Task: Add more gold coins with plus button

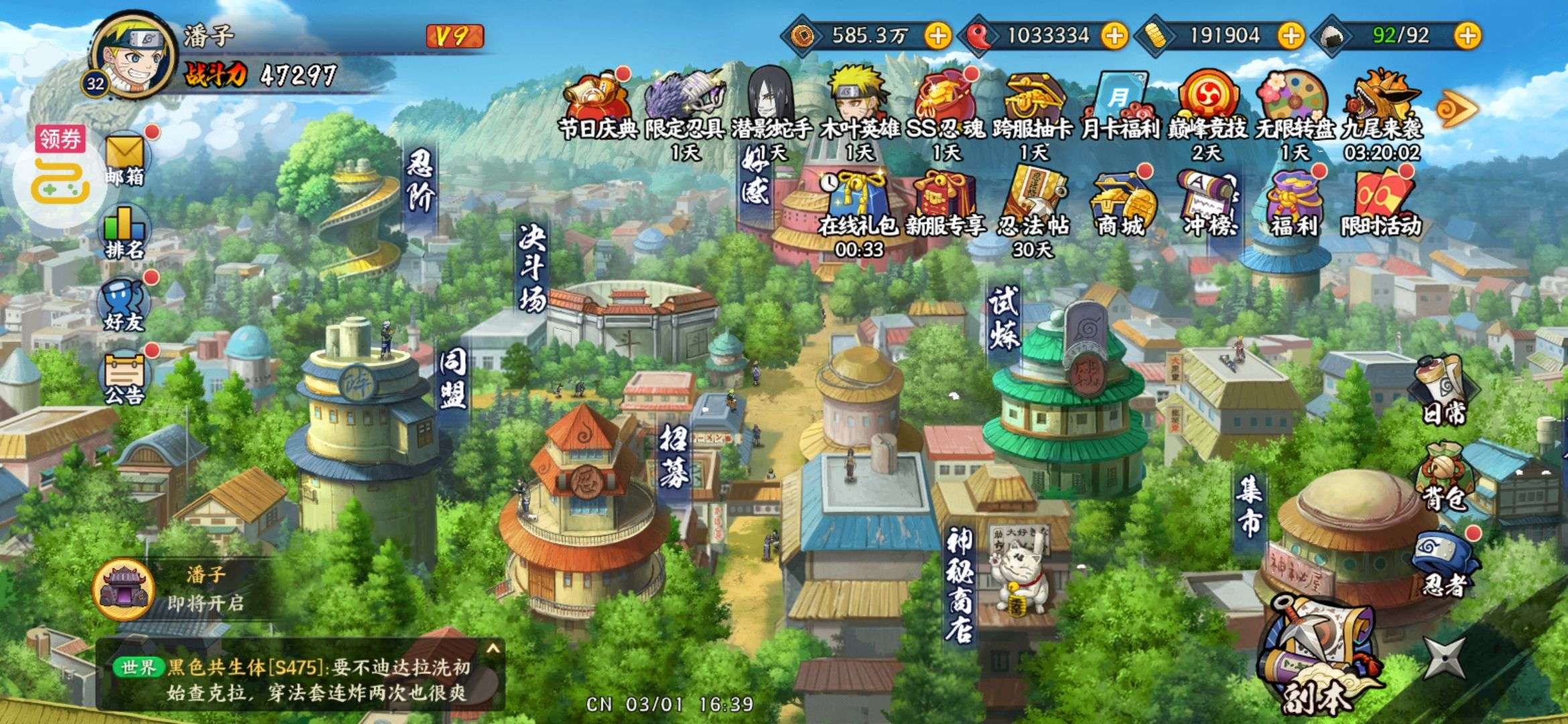Action: tap(937, 36)
